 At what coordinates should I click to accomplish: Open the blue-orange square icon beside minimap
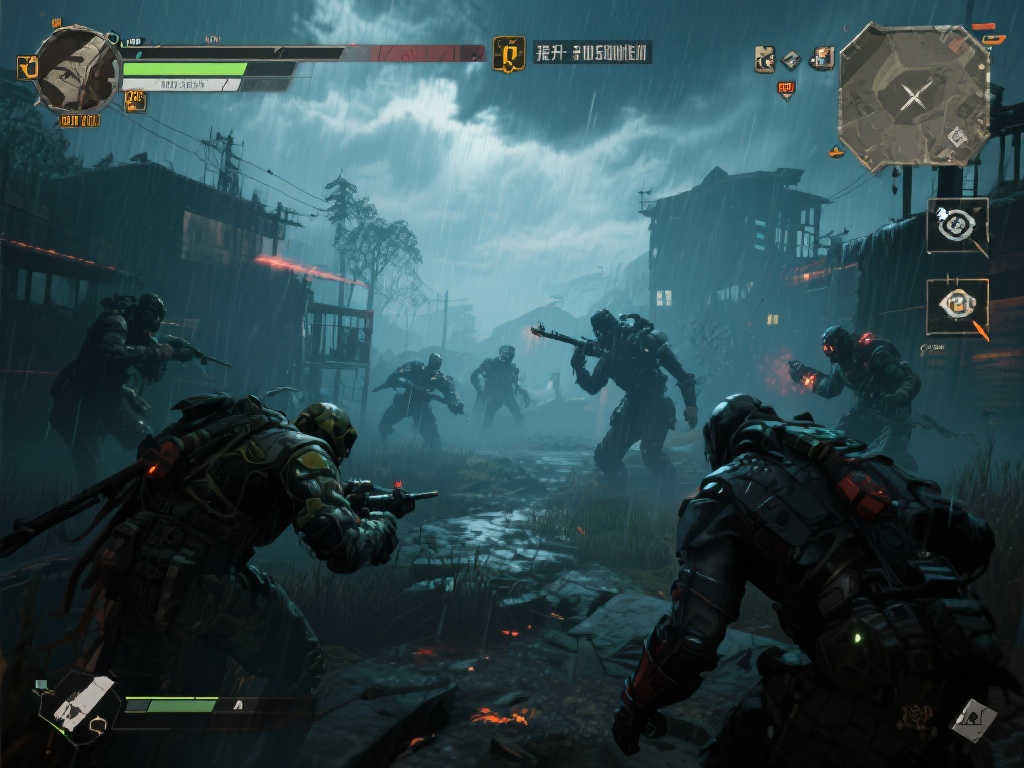(x=822, y=57)
